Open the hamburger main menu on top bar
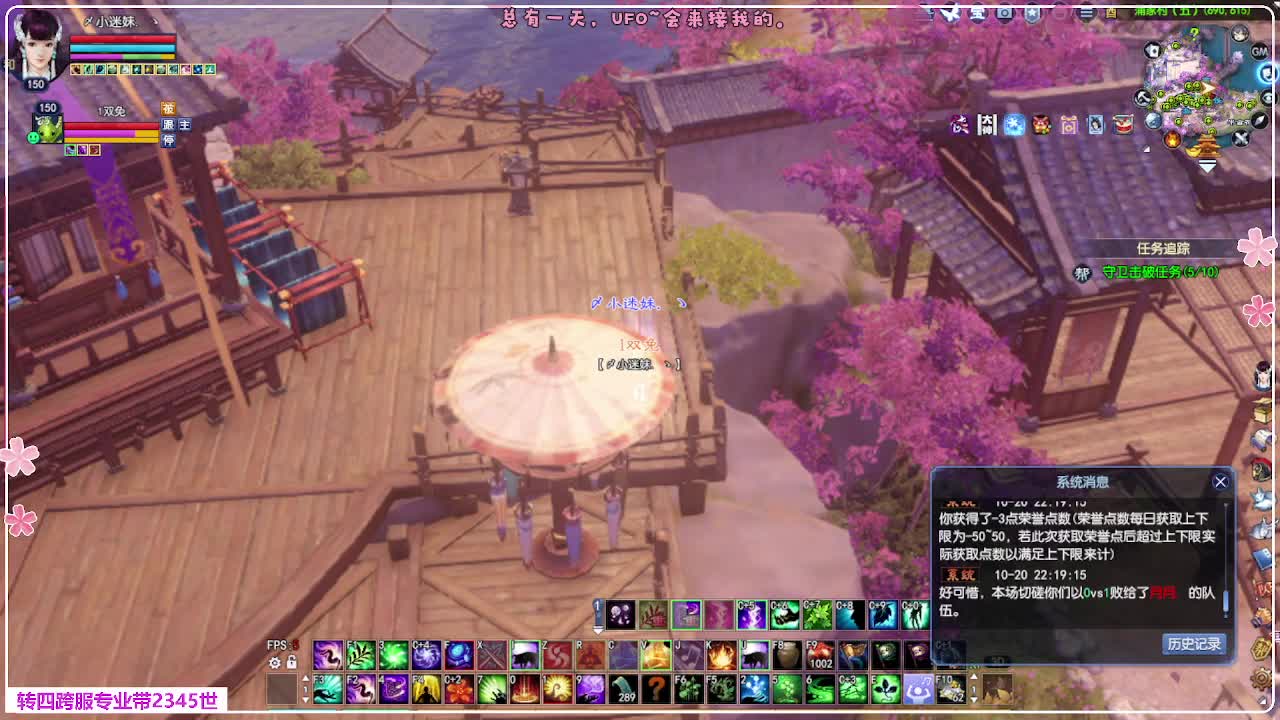Screen dimensions: 1280x720 pos(1085,13)
